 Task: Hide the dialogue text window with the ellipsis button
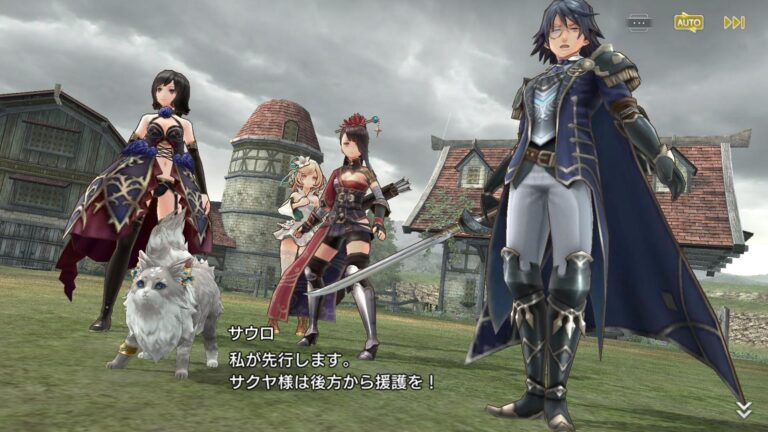click(x=640, y=22)
